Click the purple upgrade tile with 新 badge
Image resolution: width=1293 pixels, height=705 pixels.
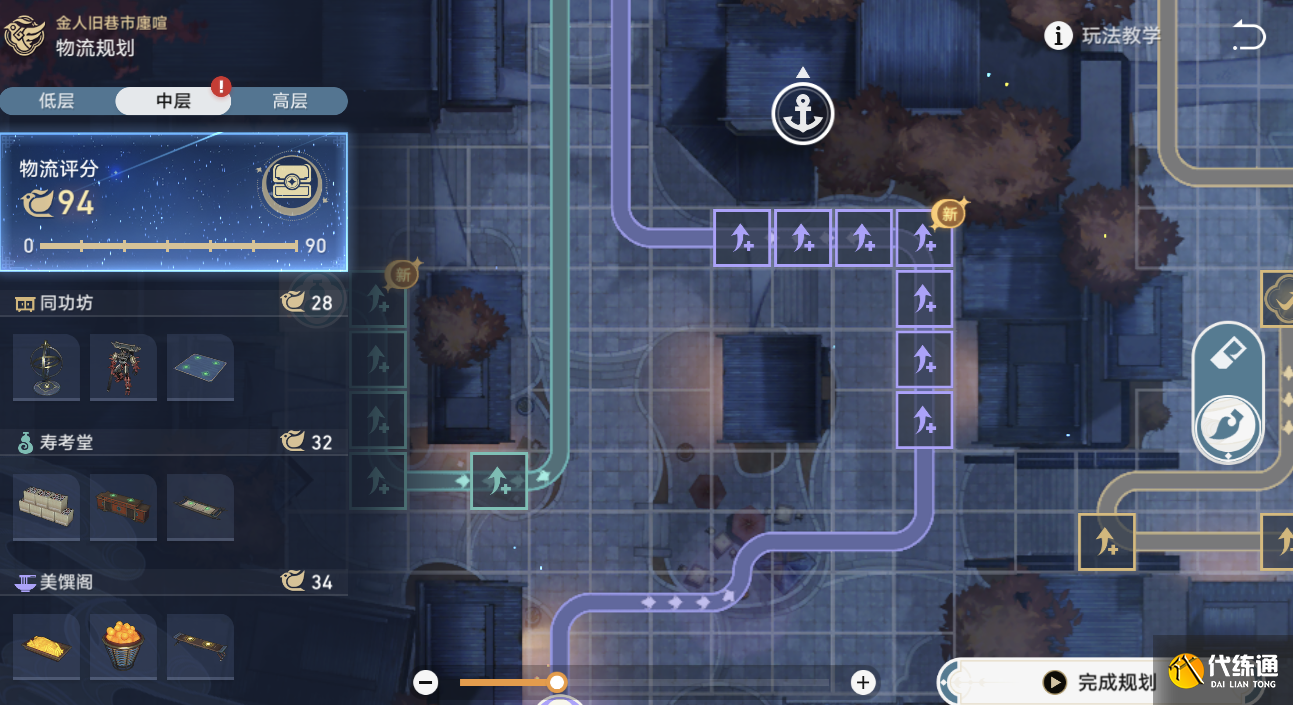[x=924, y=238]
